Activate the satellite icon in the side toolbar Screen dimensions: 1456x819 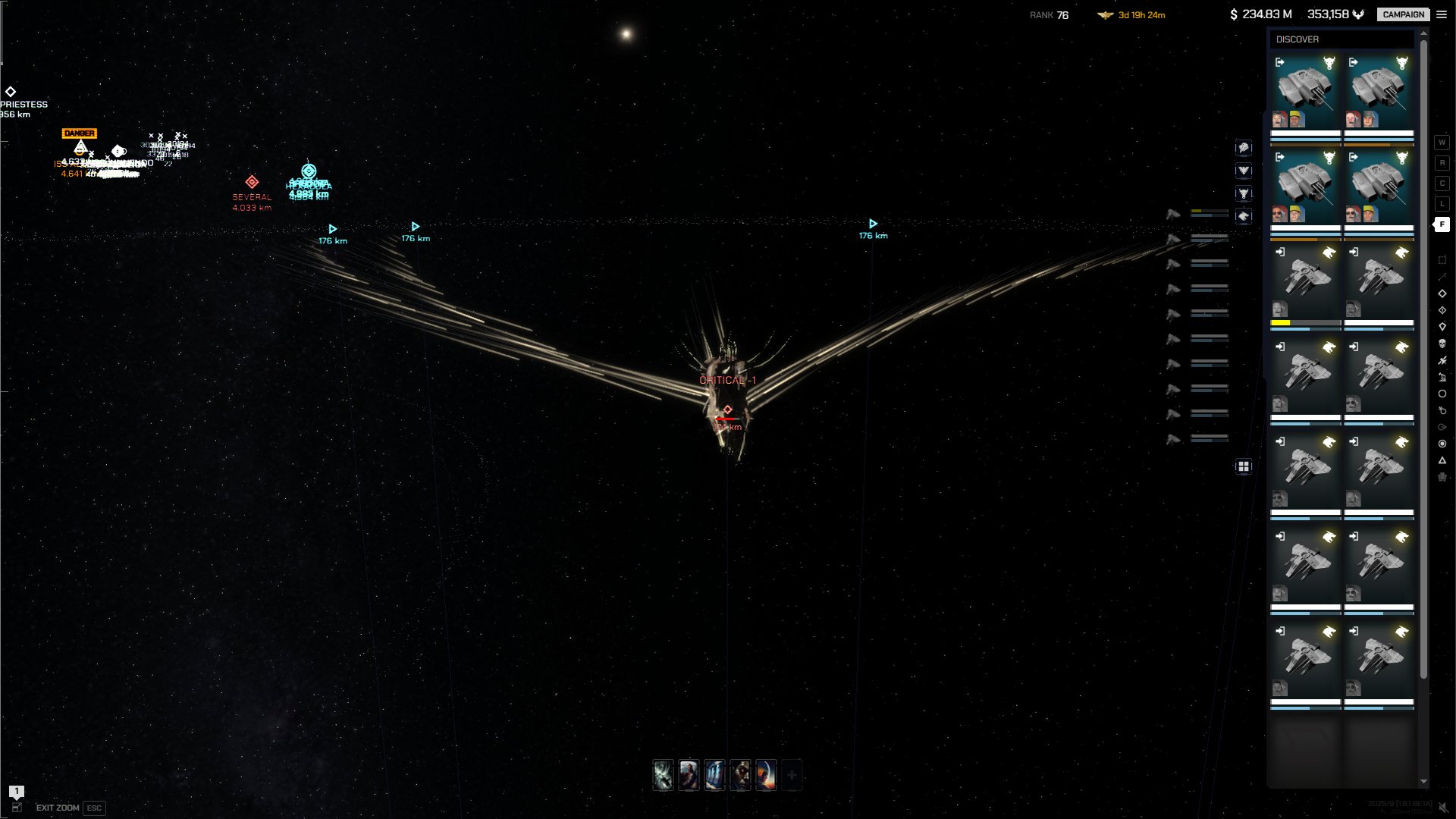click(1442, 361)
